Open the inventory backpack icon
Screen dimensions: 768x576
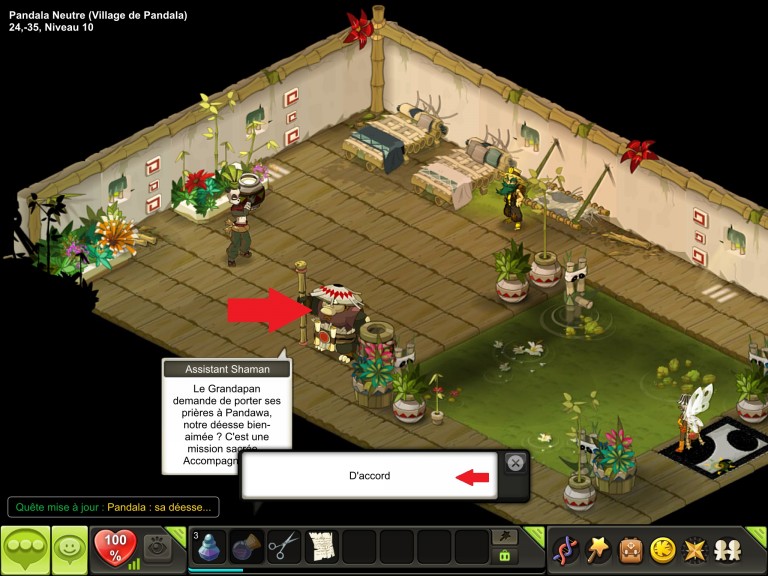point(630,549)
